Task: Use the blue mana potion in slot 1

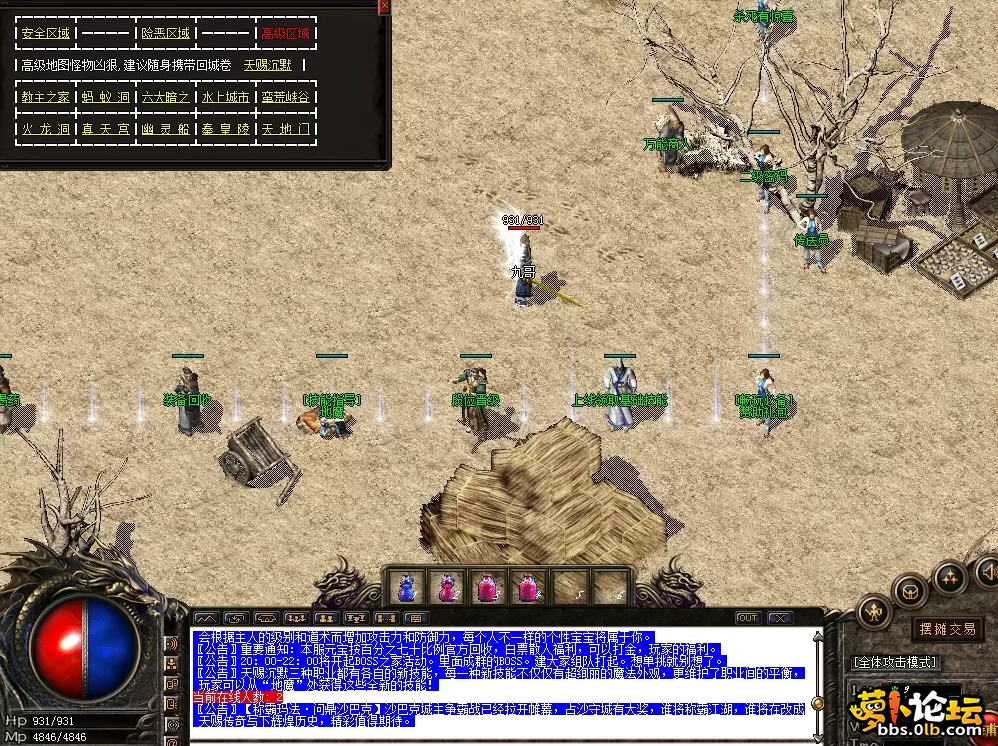Action: pos(407,587)
